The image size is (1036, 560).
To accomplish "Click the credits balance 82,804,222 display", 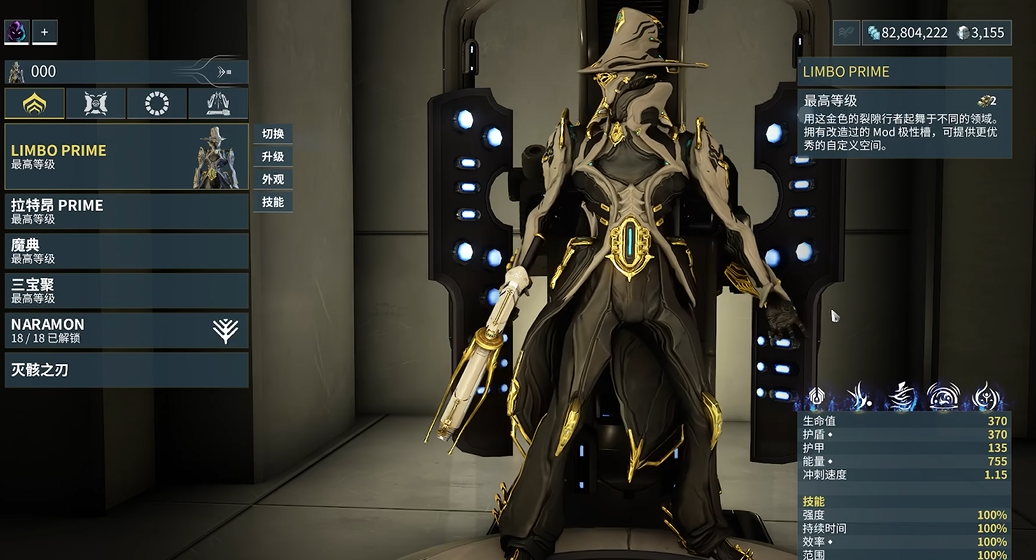I will (x=906, y=33).
